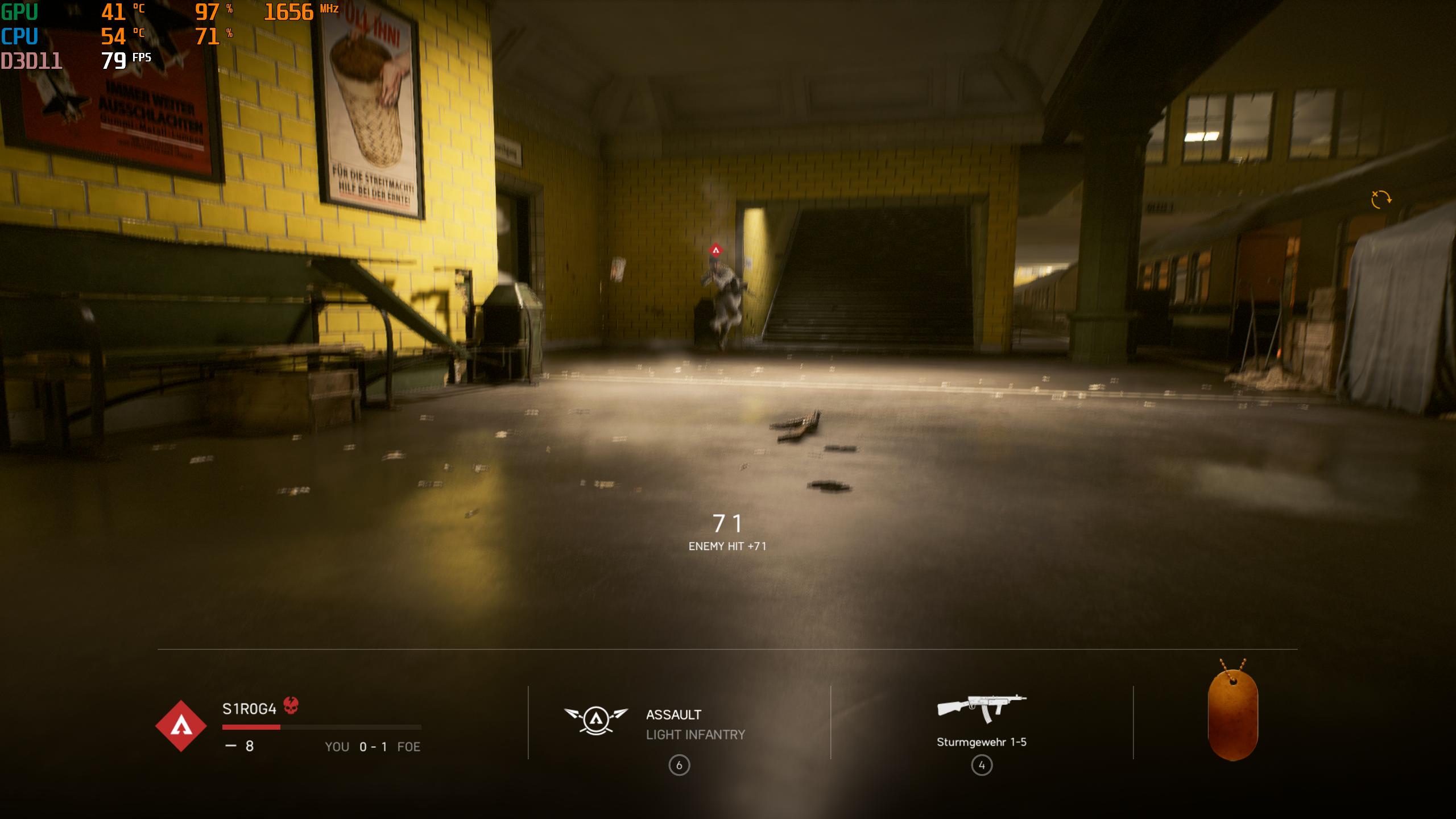Click the orange circular arrows icon
The height and width of the screenshot is (819, 1456).
coord(1380,199)
